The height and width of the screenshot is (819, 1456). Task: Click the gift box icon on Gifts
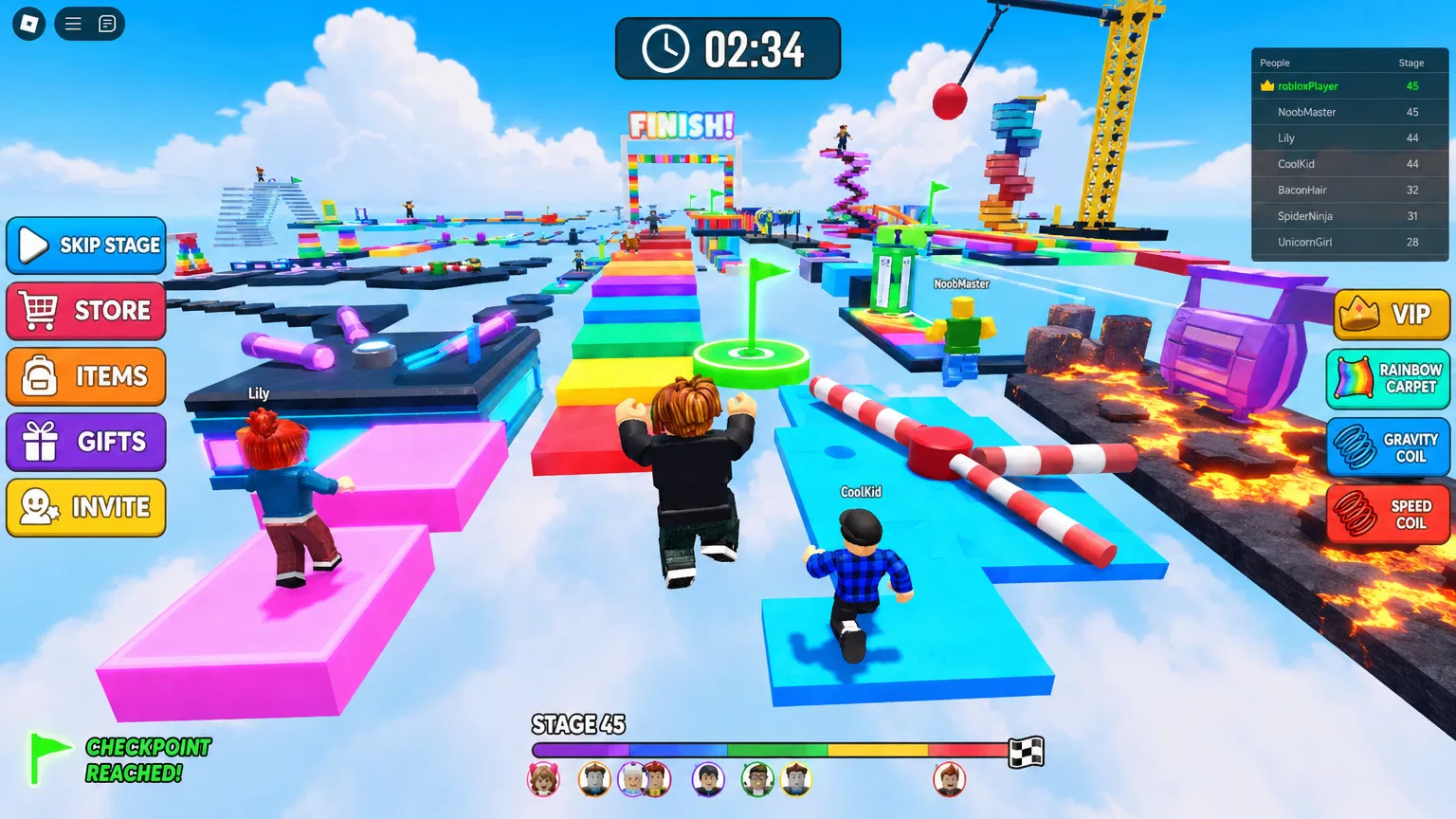pyautogui.click(x=38, y=442)
